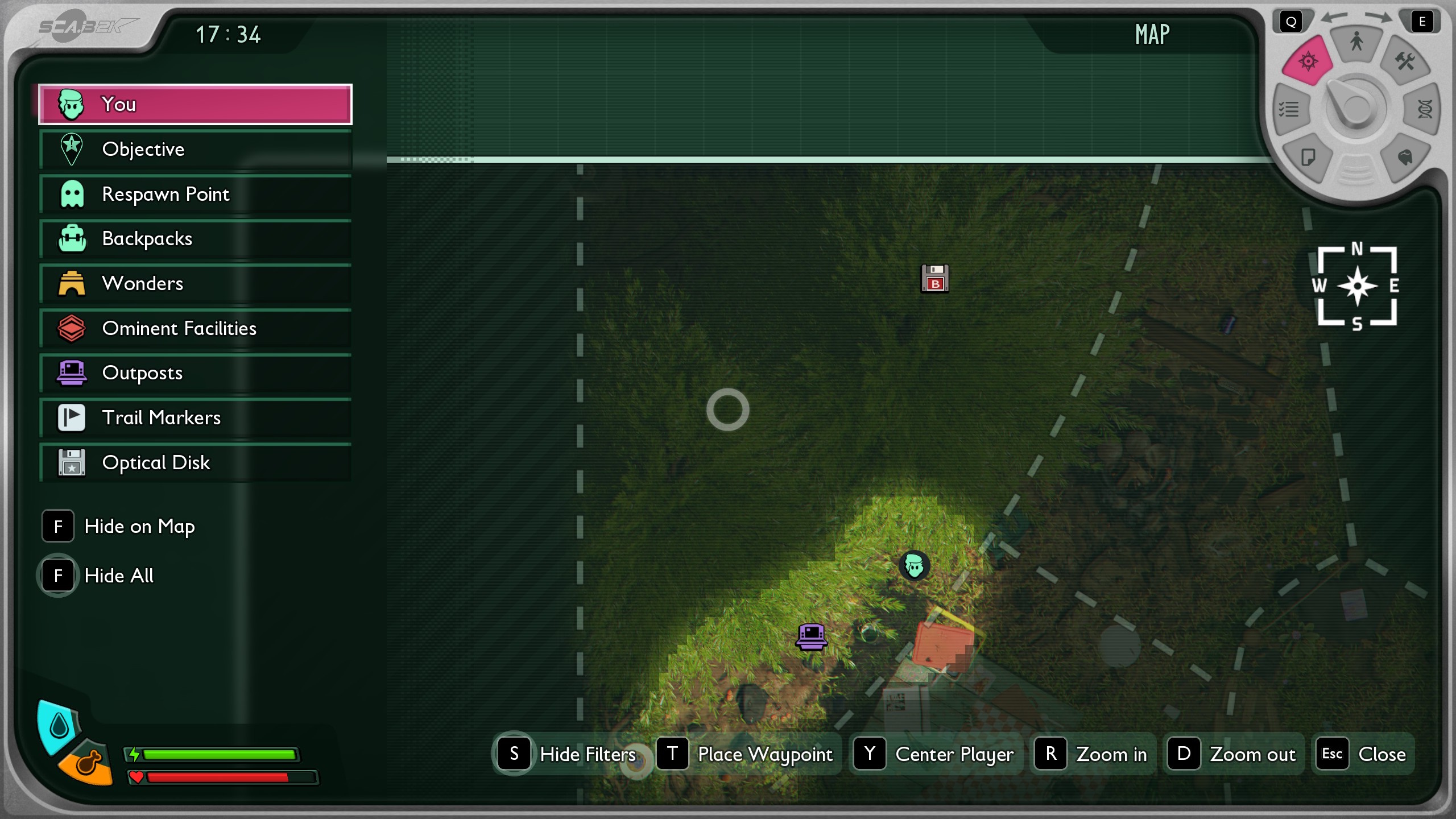Select the Backpacks filter icon
This screenshot has width=1456, height=819.
point(72,239)
